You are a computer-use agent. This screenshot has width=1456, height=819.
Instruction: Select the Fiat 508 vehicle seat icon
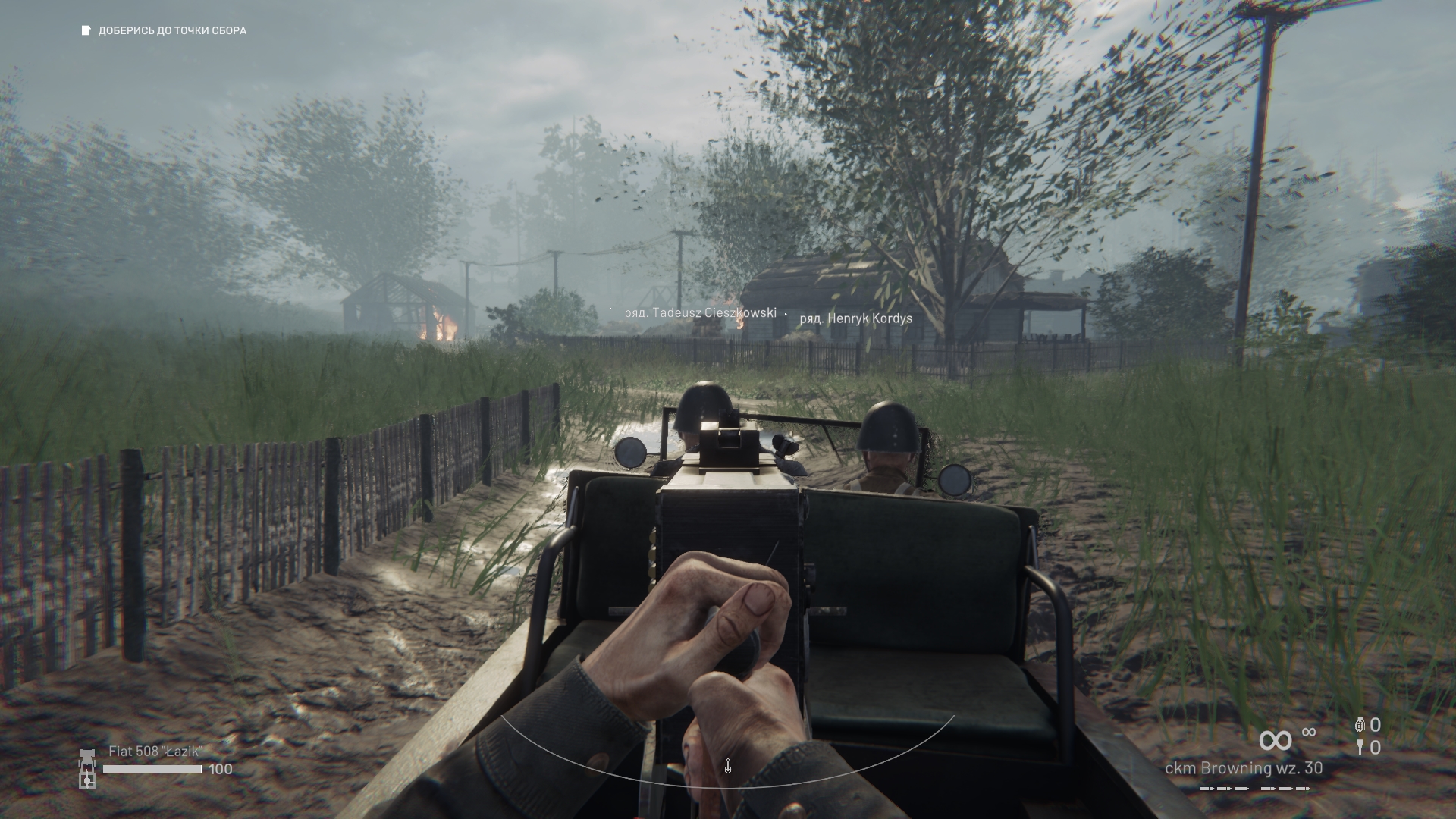tap(87, 768)
